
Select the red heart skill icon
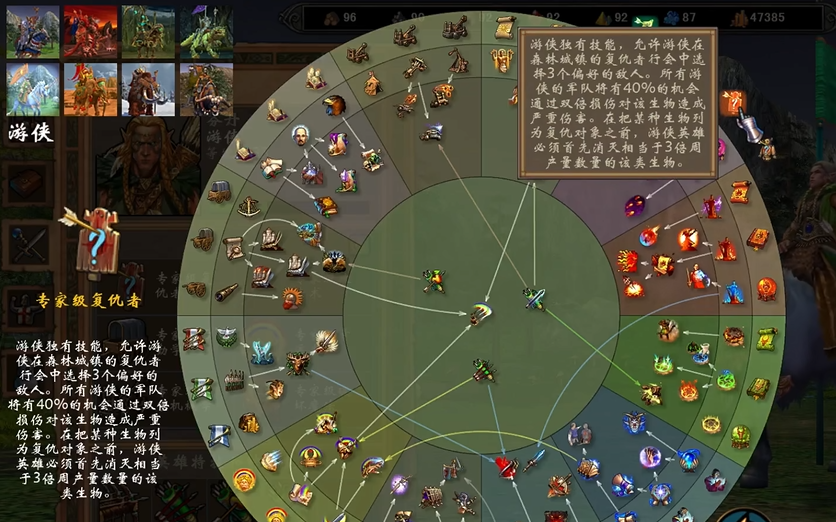pos(507,466)
